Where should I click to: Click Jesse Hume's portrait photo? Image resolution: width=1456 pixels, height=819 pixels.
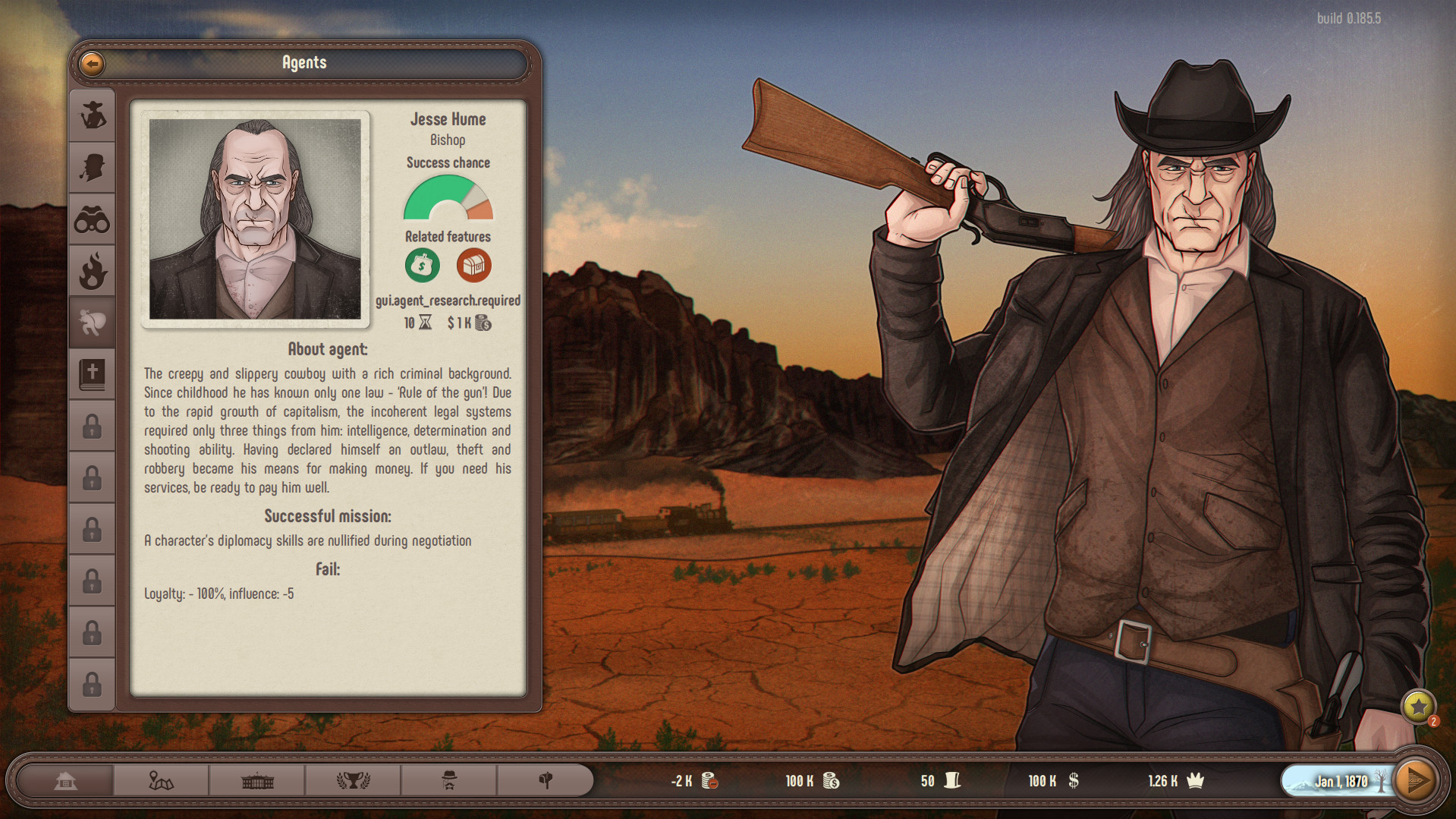(x=255, y=219)
